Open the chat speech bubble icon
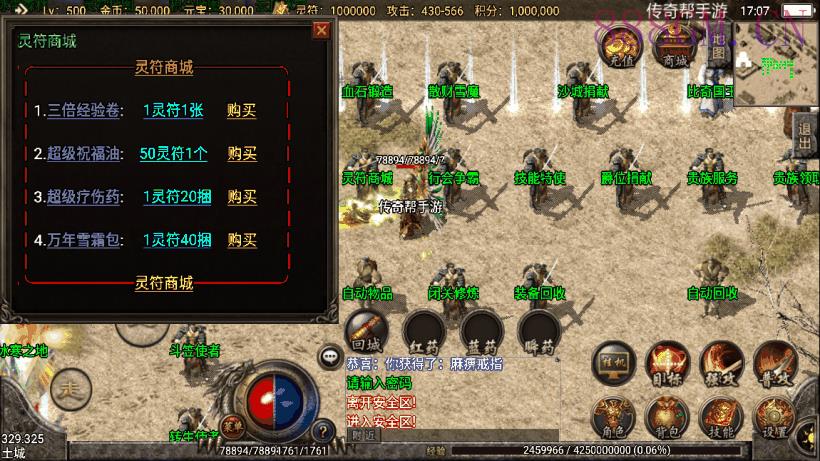820x461 pixels. (329, 356)
